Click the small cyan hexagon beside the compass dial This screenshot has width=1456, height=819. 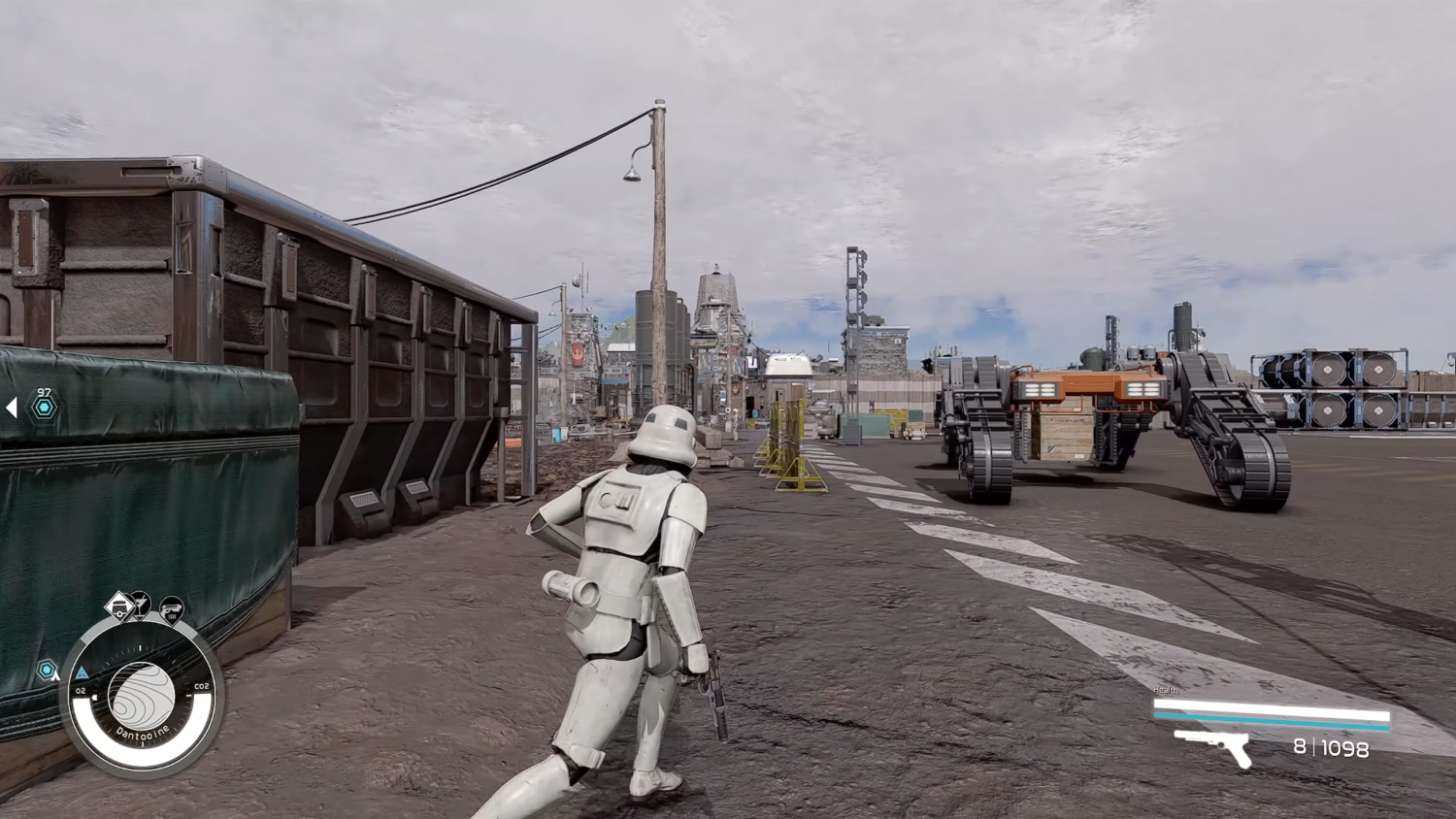coord(46,668)
